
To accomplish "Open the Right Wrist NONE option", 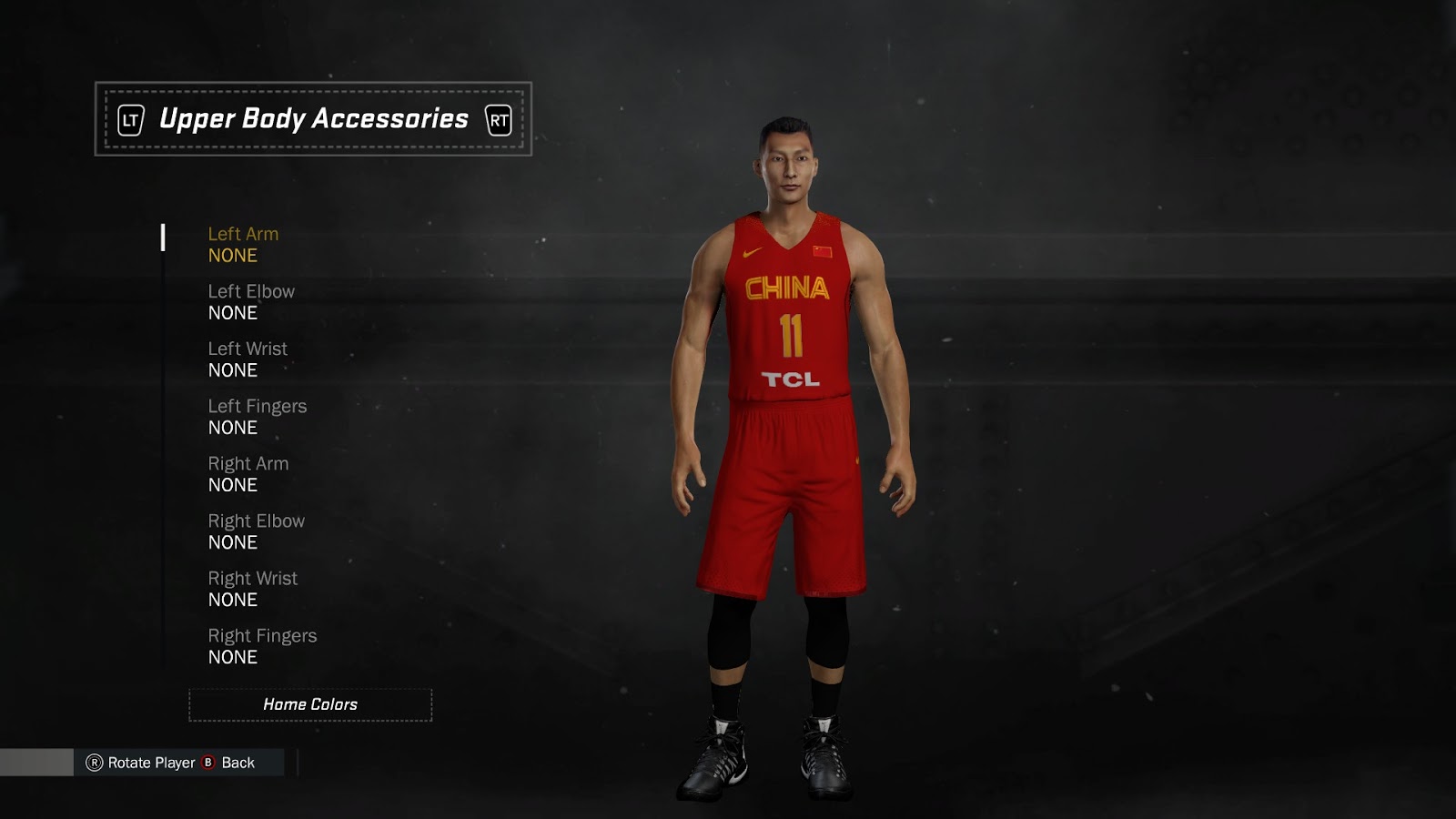I will [x=233, y=600].
